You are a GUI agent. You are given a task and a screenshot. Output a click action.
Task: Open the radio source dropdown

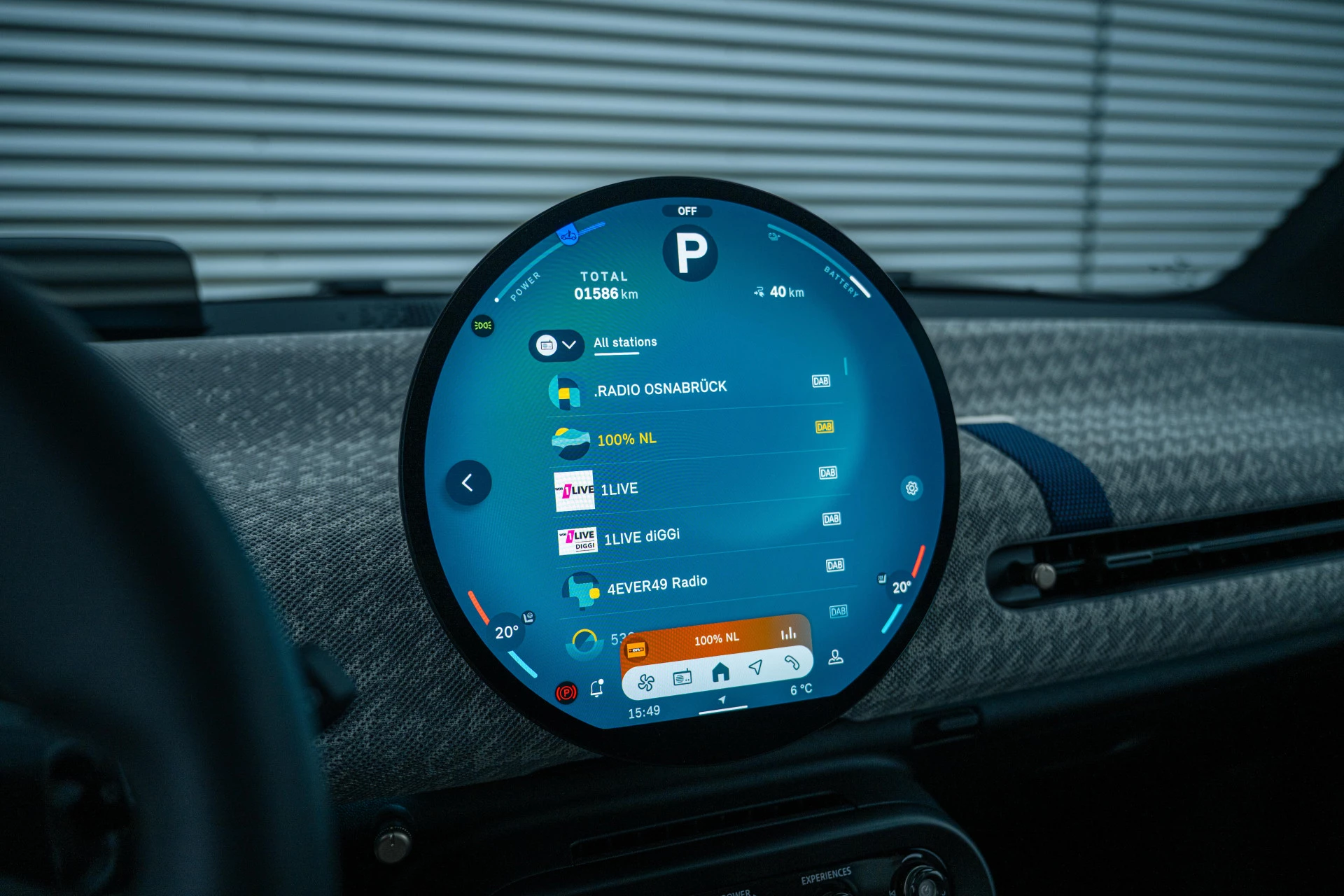[x=556, y=345]
